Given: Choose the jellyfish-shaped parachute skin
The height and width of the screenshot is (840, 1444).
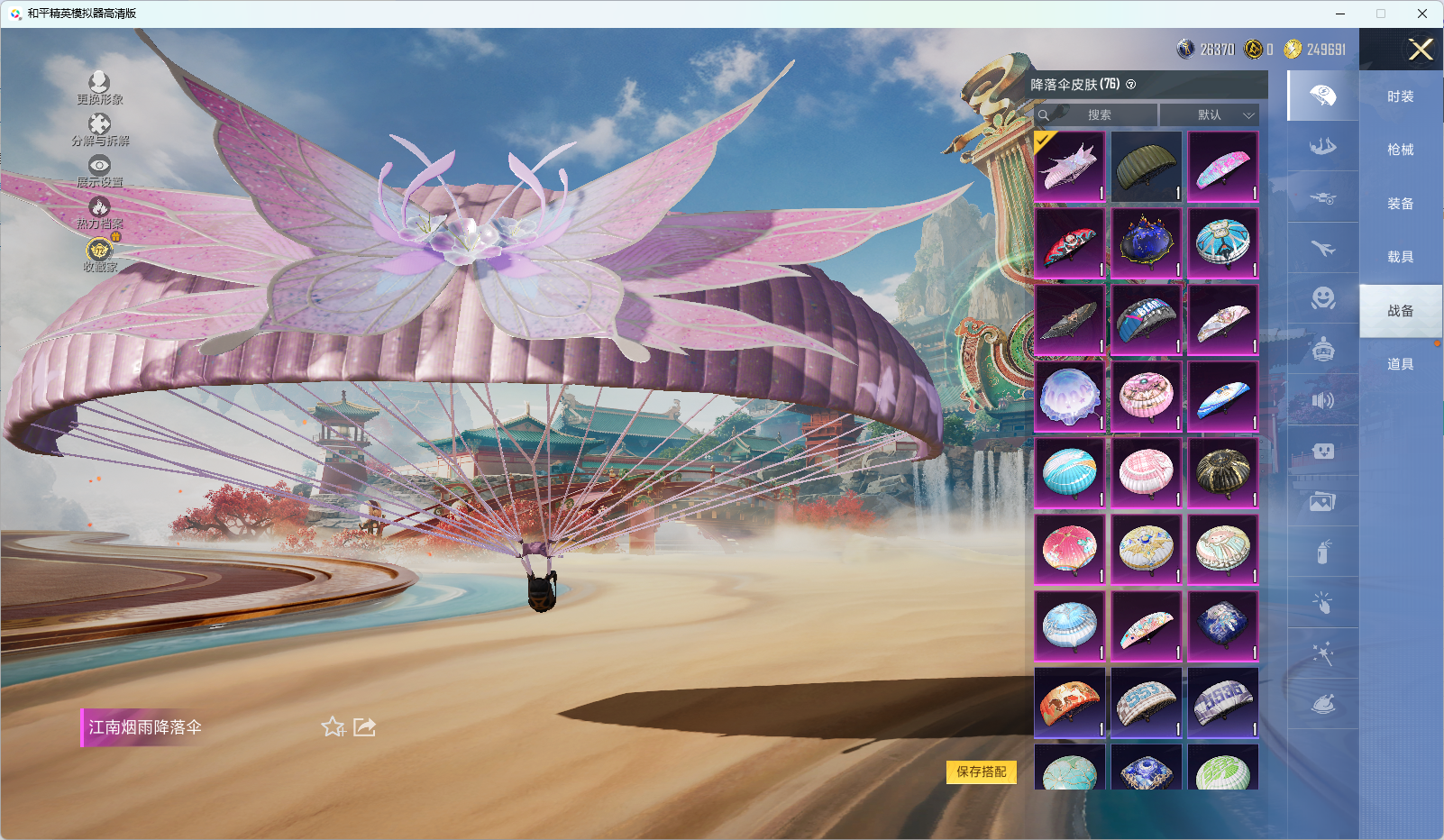Looking at the screenshot, I should pyautogui.click(x=1069, y=397).
